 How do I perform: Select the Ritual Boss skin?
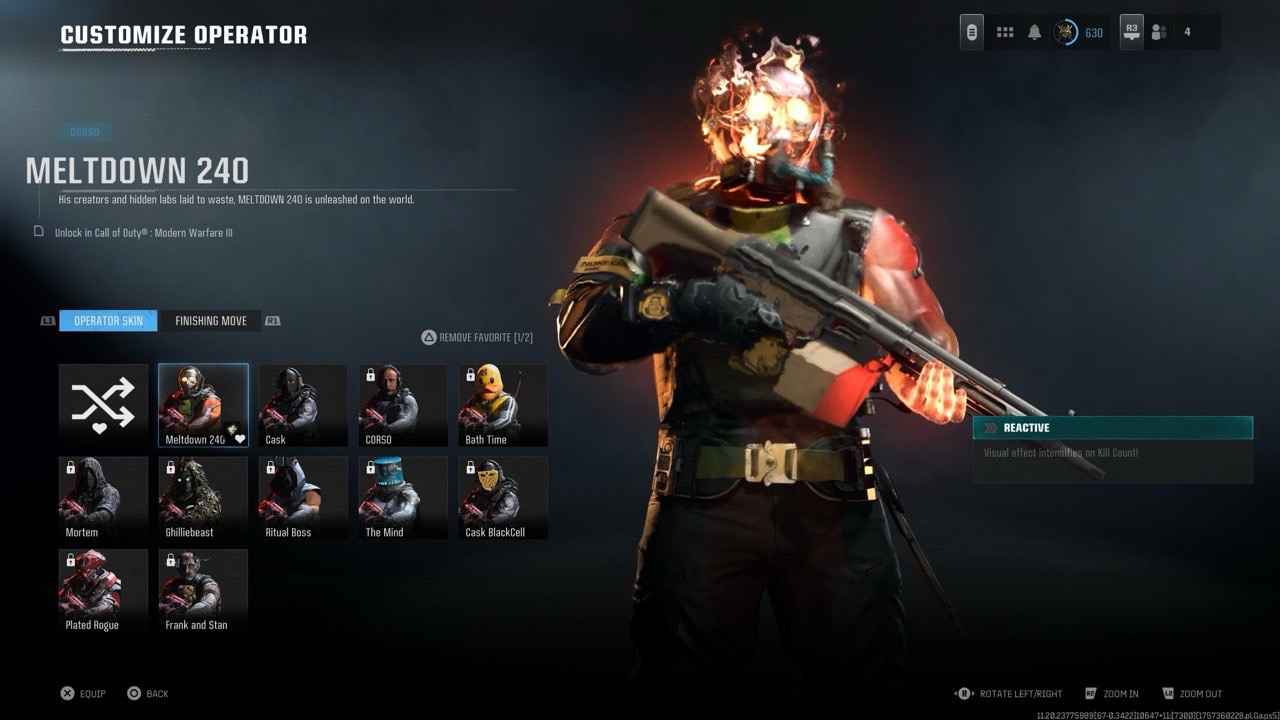pos(303,498)
